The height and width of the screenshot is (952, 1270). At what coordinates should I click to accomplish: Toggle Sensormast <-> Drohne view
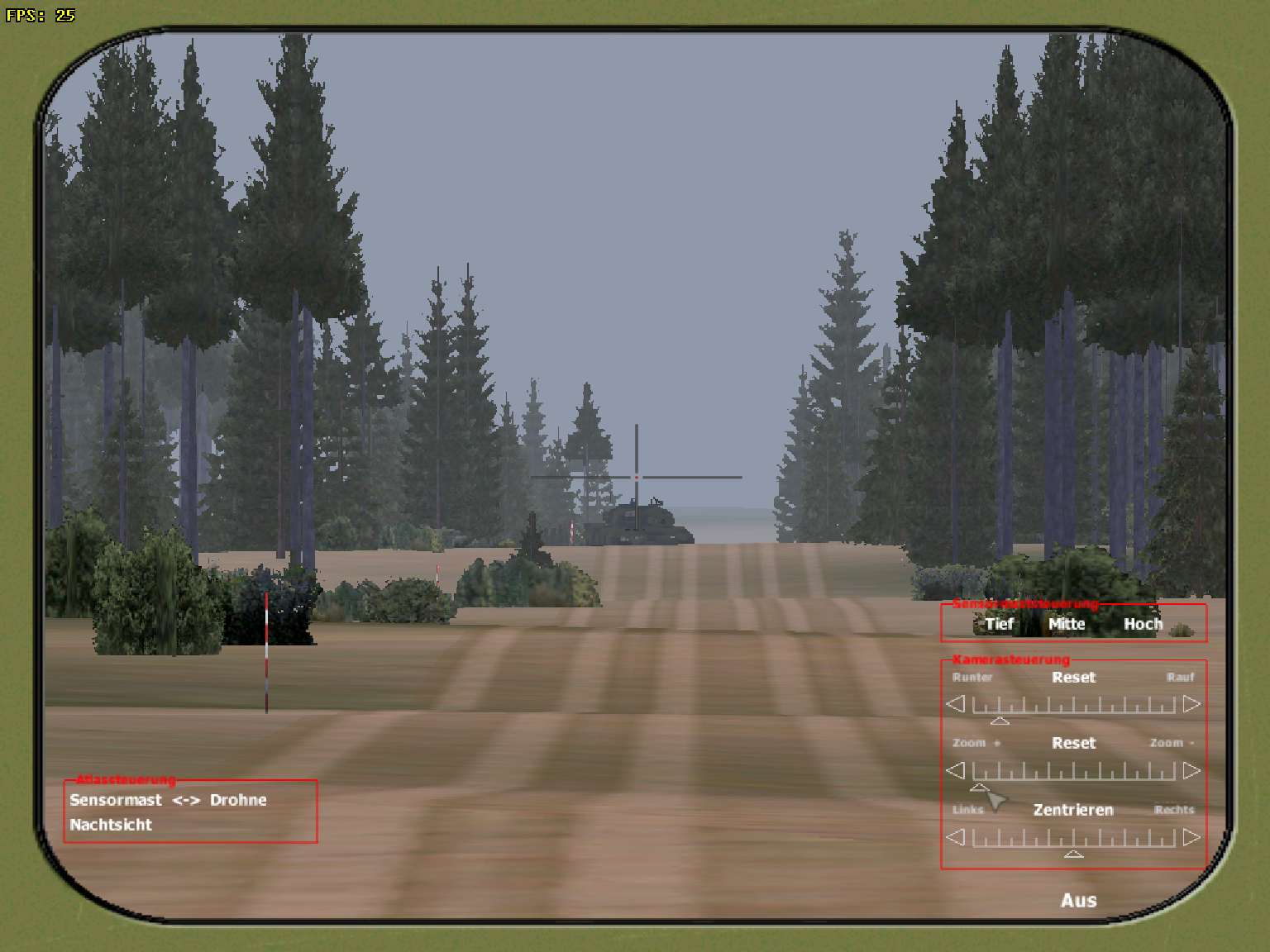coord(168,800)
